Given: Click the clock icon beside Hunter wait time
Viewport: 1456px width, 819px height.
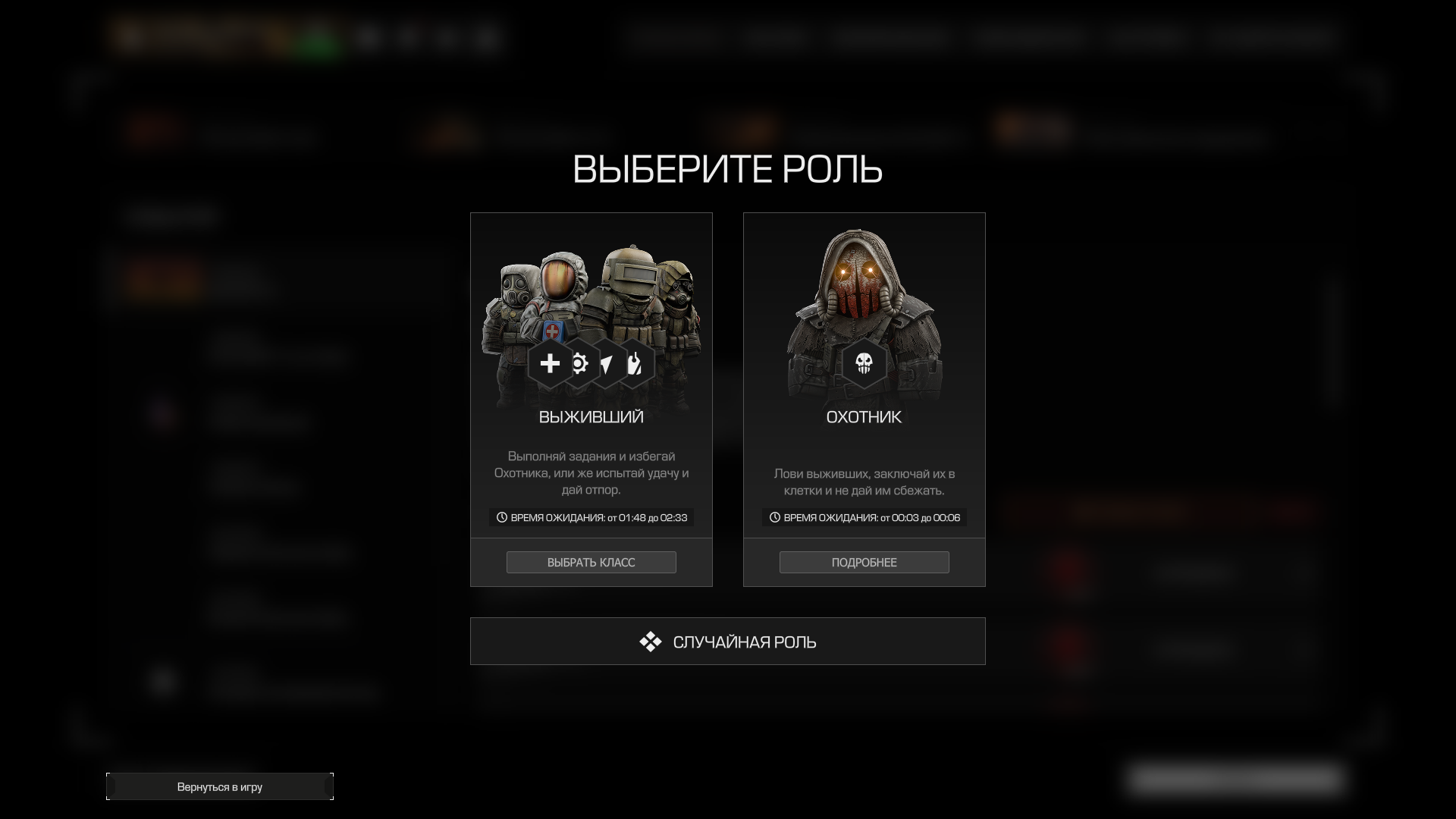Looking at the screenshot, I should coord(775,517).
